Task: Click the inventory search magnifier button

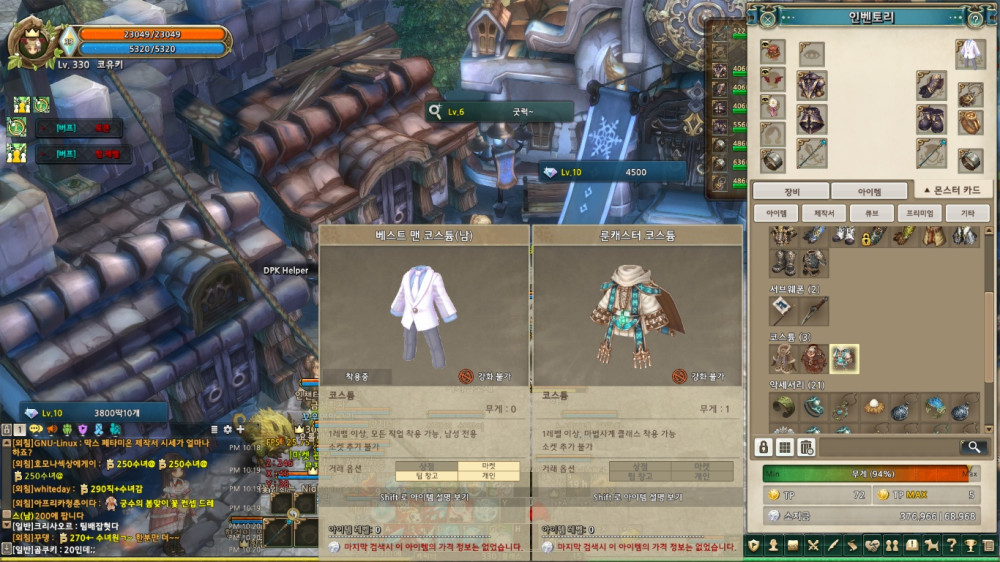Action: click(x=972, y=447)
